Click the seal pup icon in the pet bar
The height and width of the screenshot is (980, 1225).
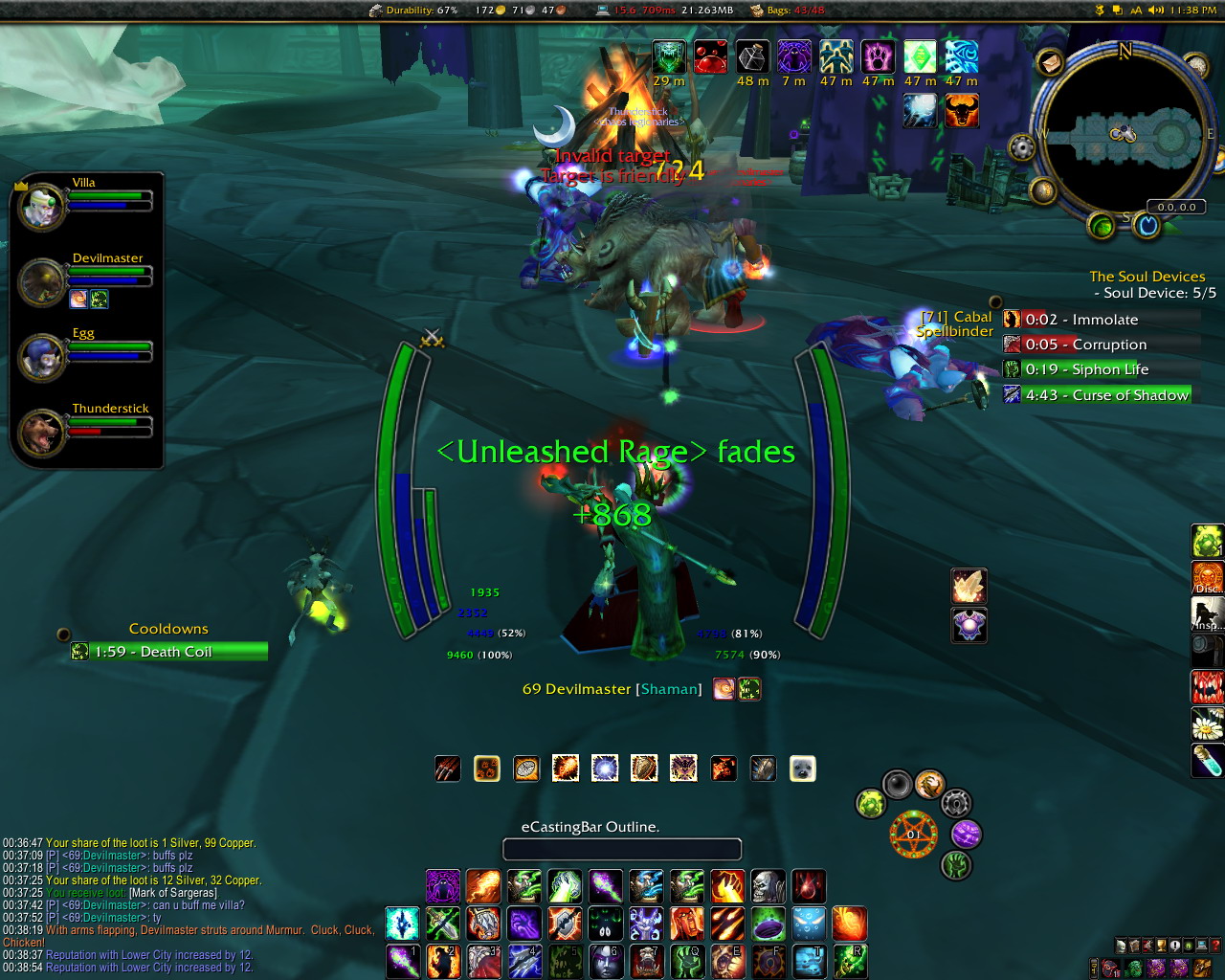[x=802, y=768]
